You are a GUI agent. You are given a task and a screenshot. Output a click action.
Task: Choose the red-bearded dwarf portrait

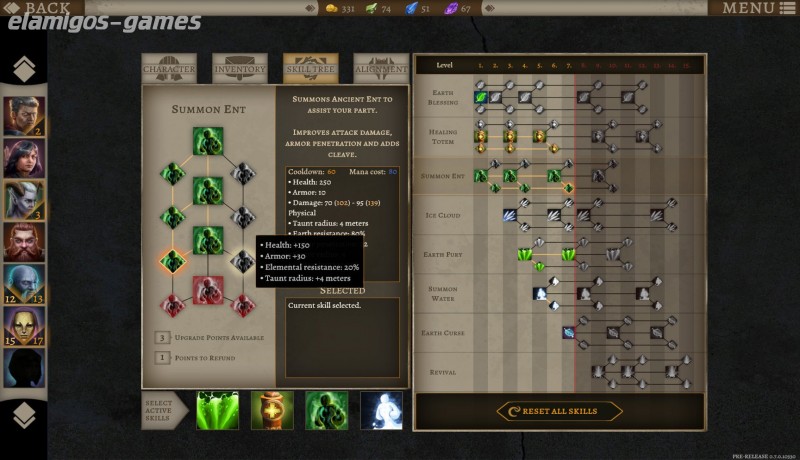pyautogui.click(x=24, y=241)
